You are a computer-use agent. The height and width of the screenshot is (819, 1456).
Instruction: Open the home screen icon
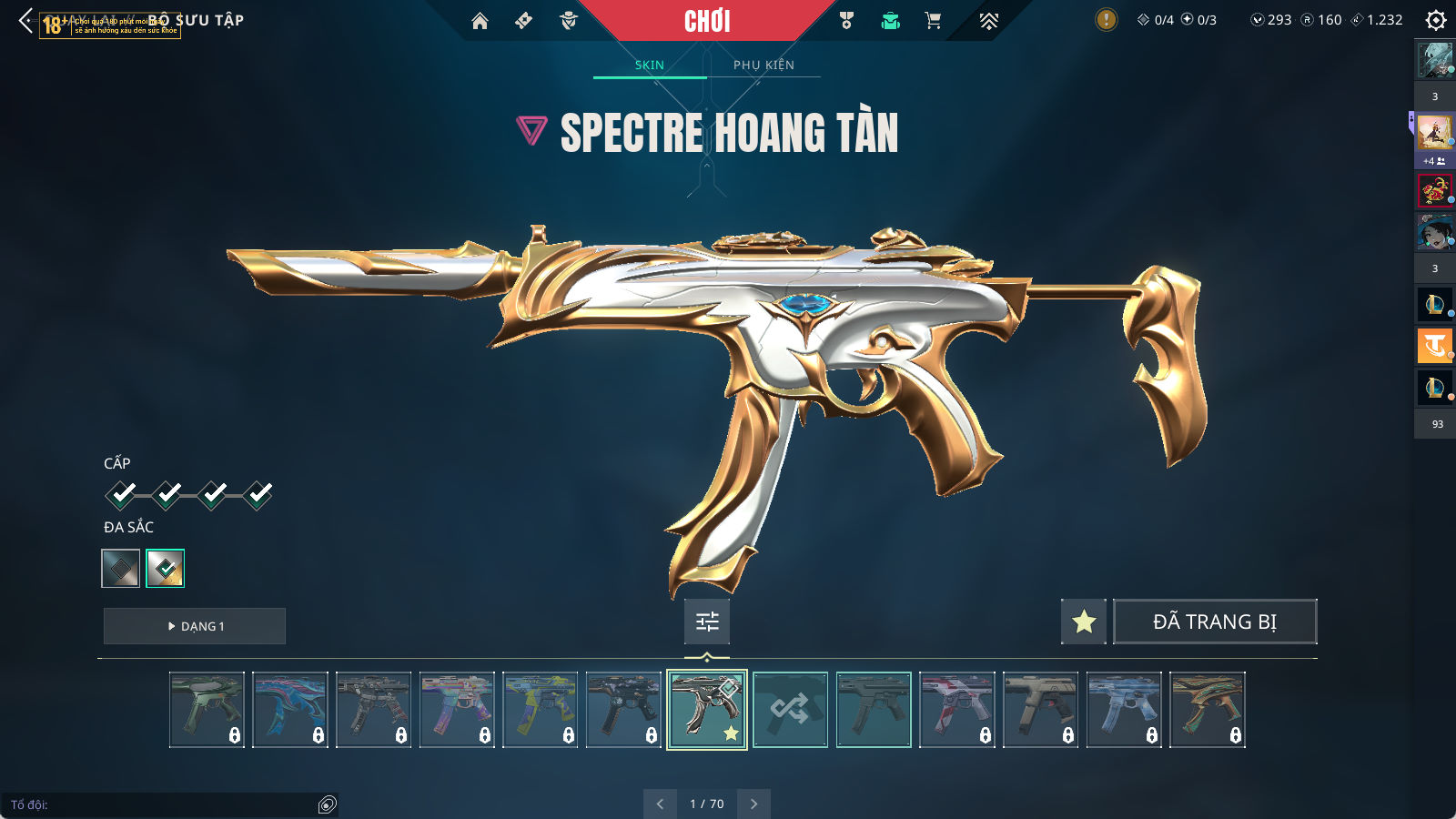(480, 21)
